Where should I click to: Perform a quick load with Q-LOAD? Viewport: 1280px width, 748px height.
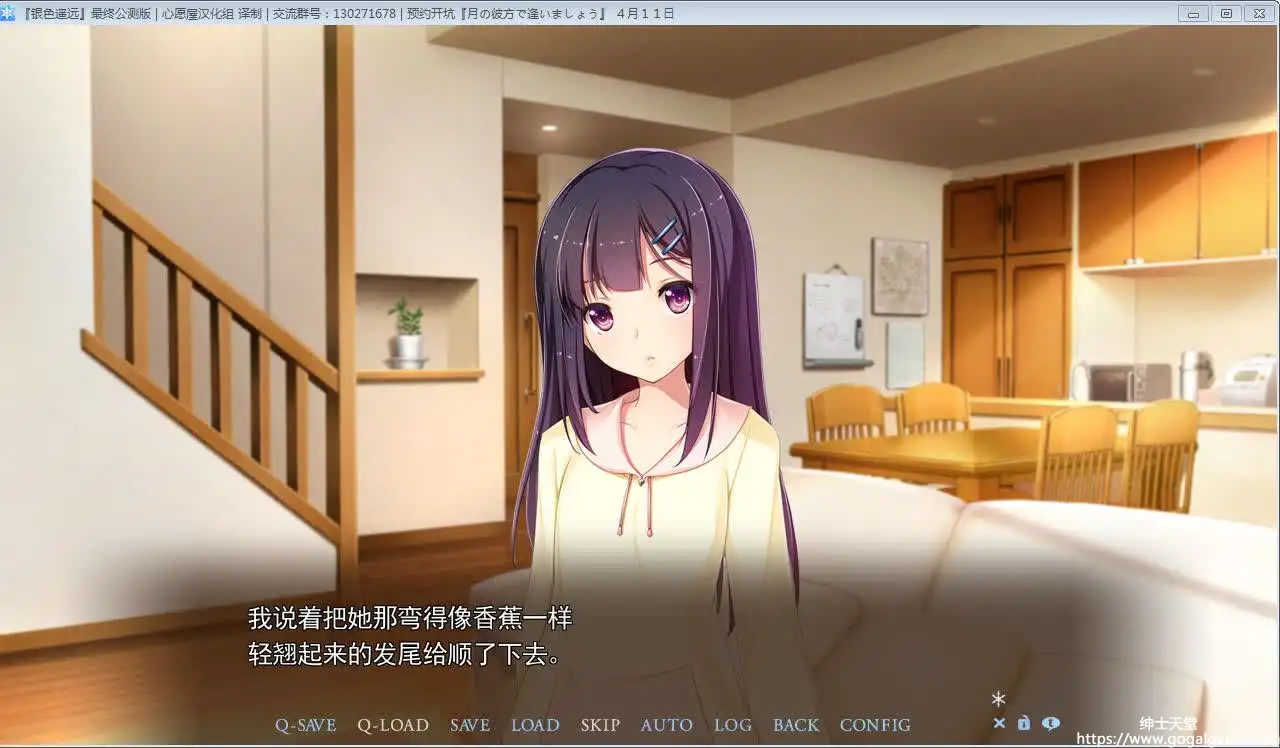393,725
